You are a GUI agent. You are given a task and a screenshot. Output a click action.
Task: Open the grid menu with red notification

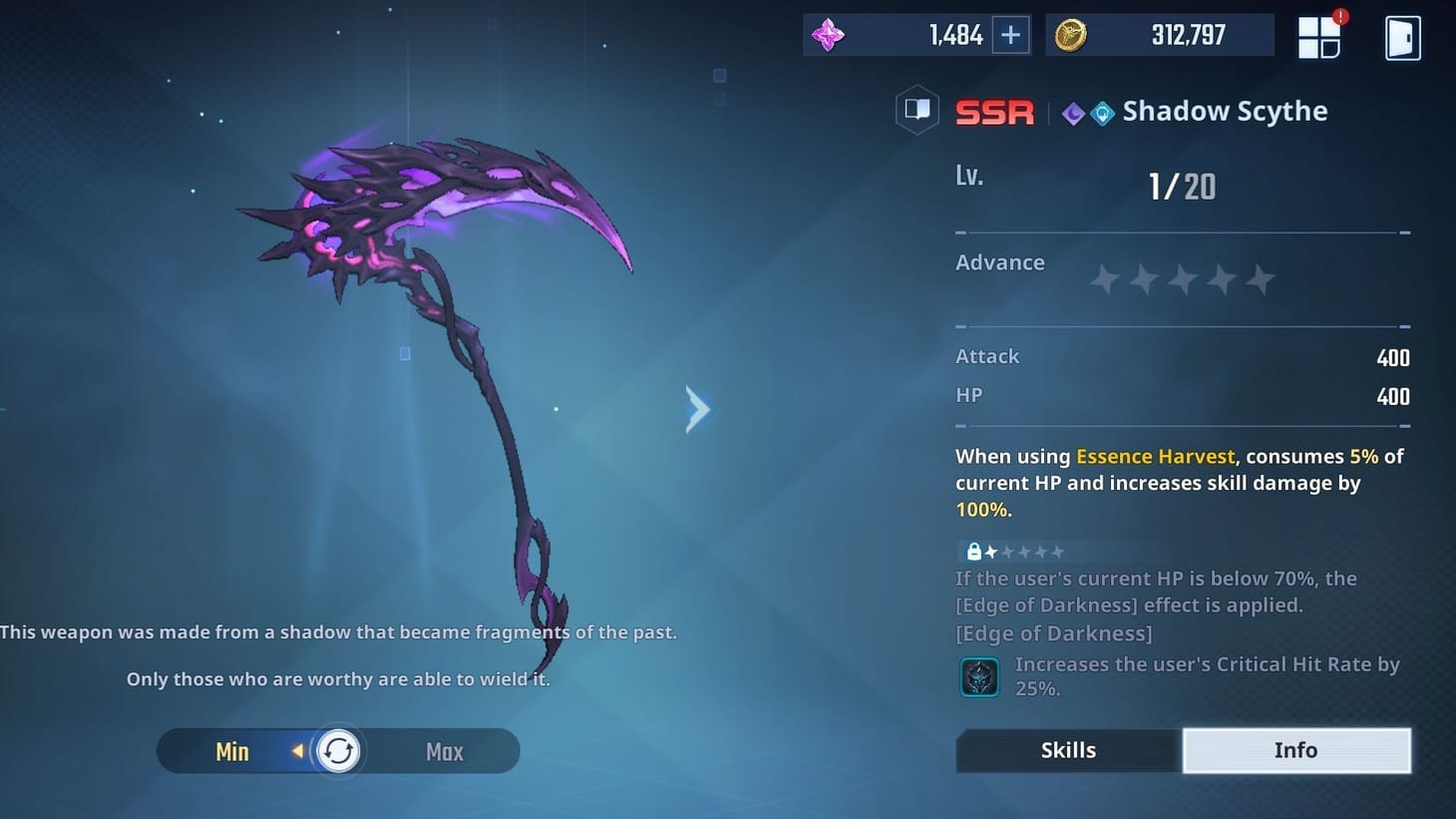pos(1319,36)
